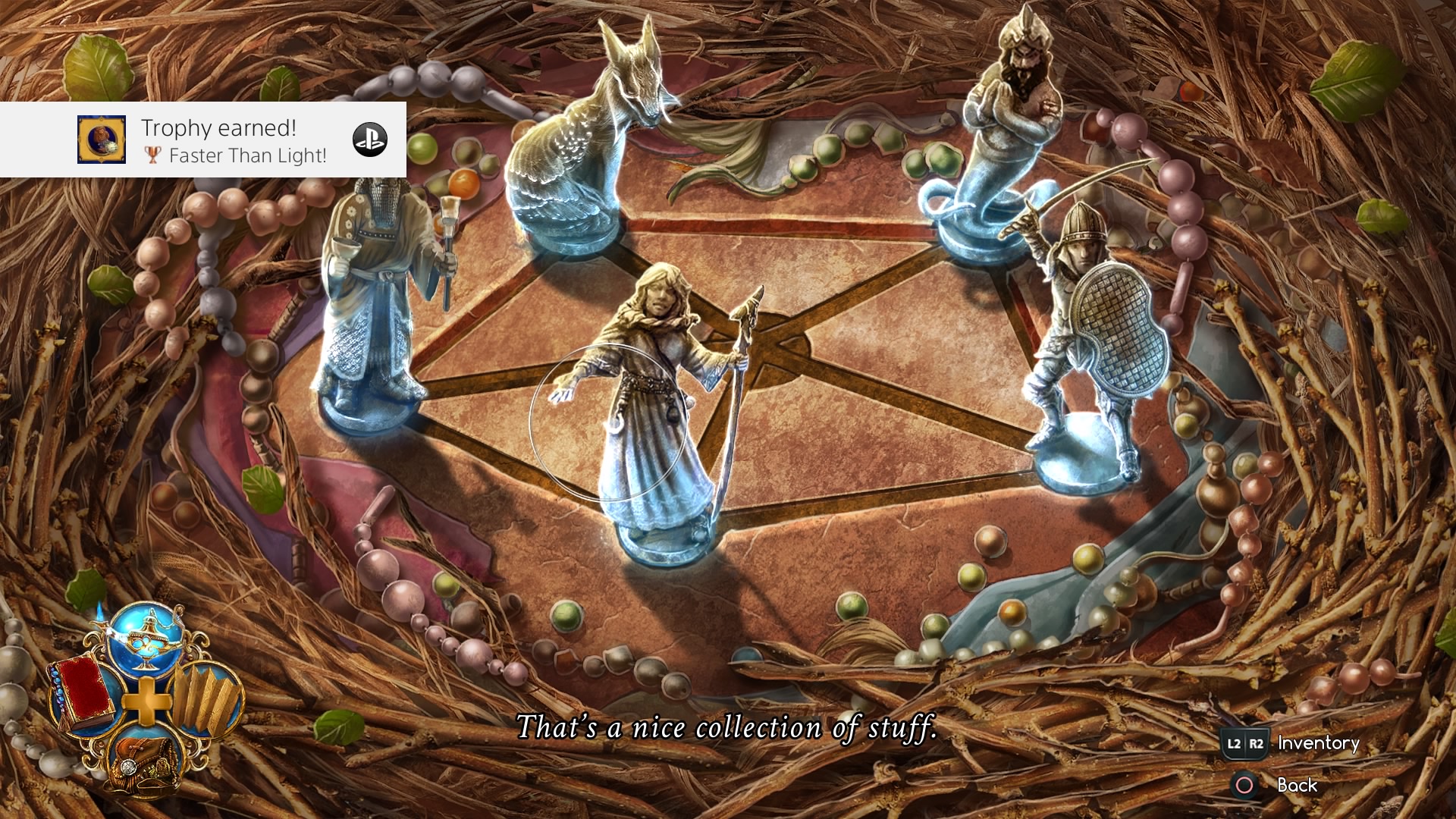The height and width of the screenshot is (819, 1456).
Task: Open the red journal book
Action: pyautogui.click(x=84, y=695)
